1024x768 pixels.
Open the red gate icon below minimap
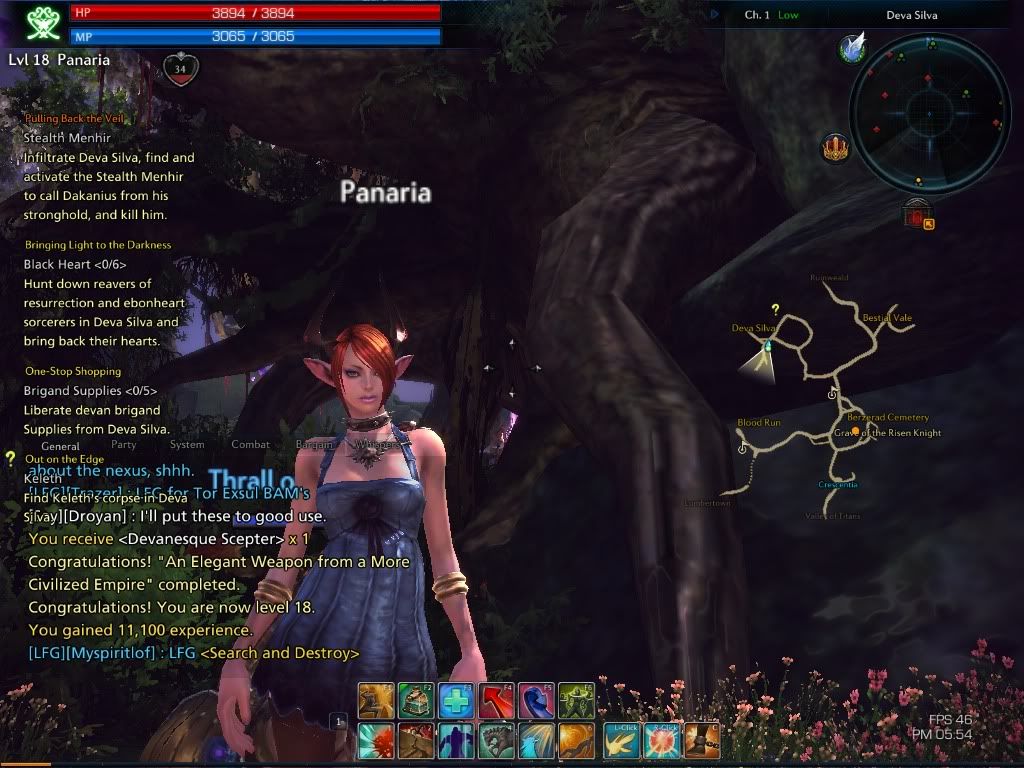pos(916,214)
